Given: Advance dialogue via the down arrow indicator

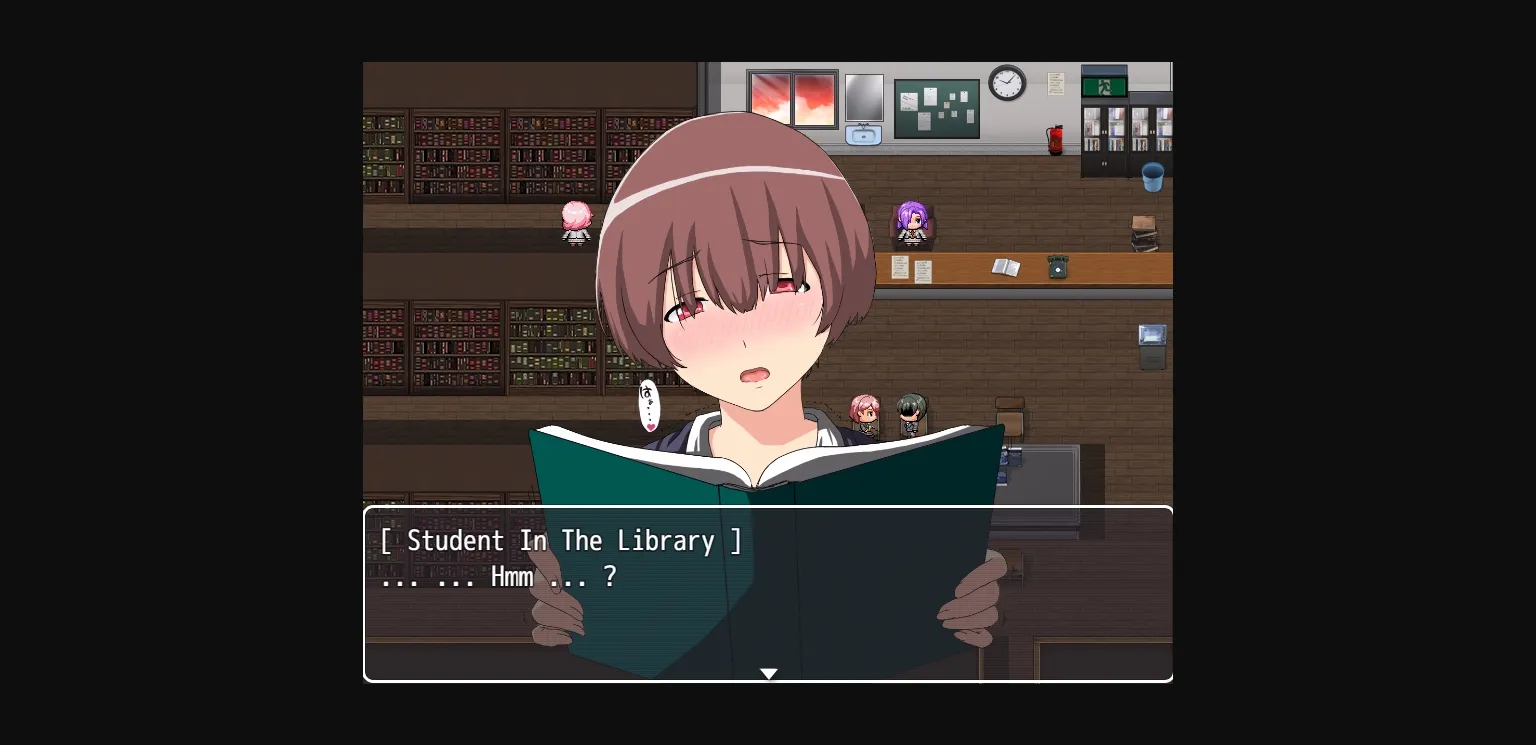Looking at the screenshot, I should [768, 673].
